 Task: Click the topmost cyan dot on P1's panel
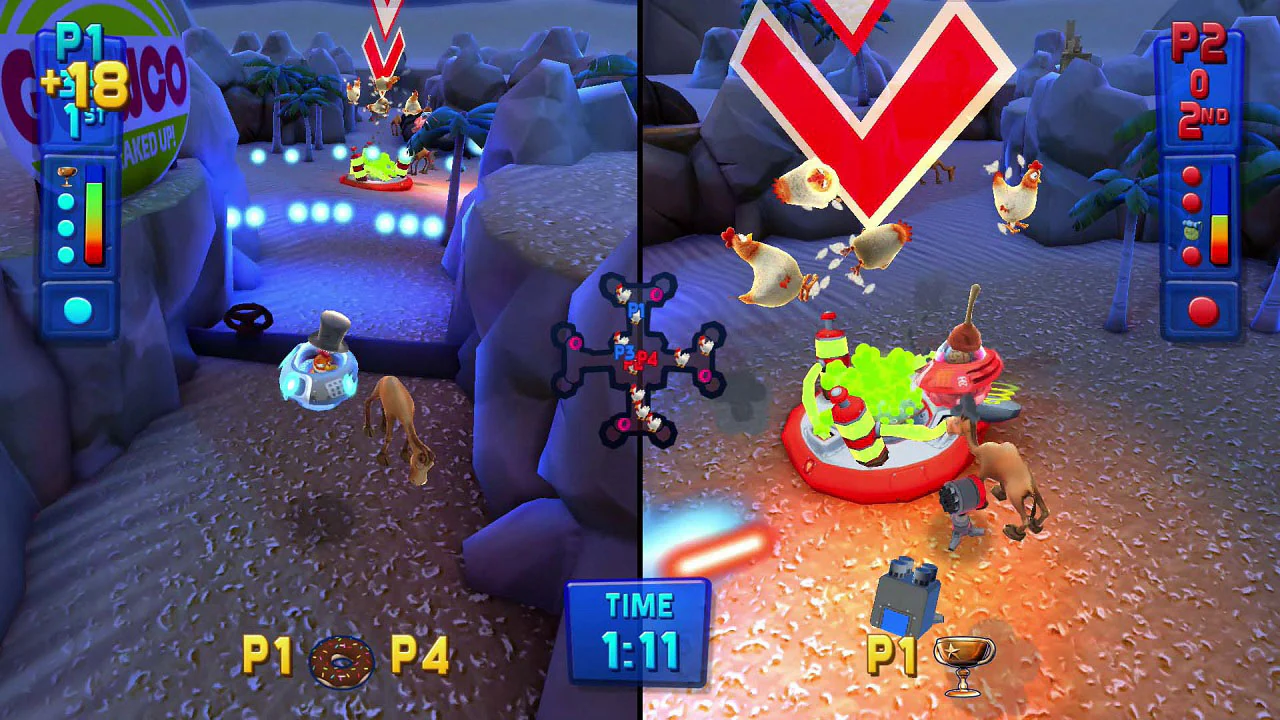pyautogui.click(x=66, y=202)
